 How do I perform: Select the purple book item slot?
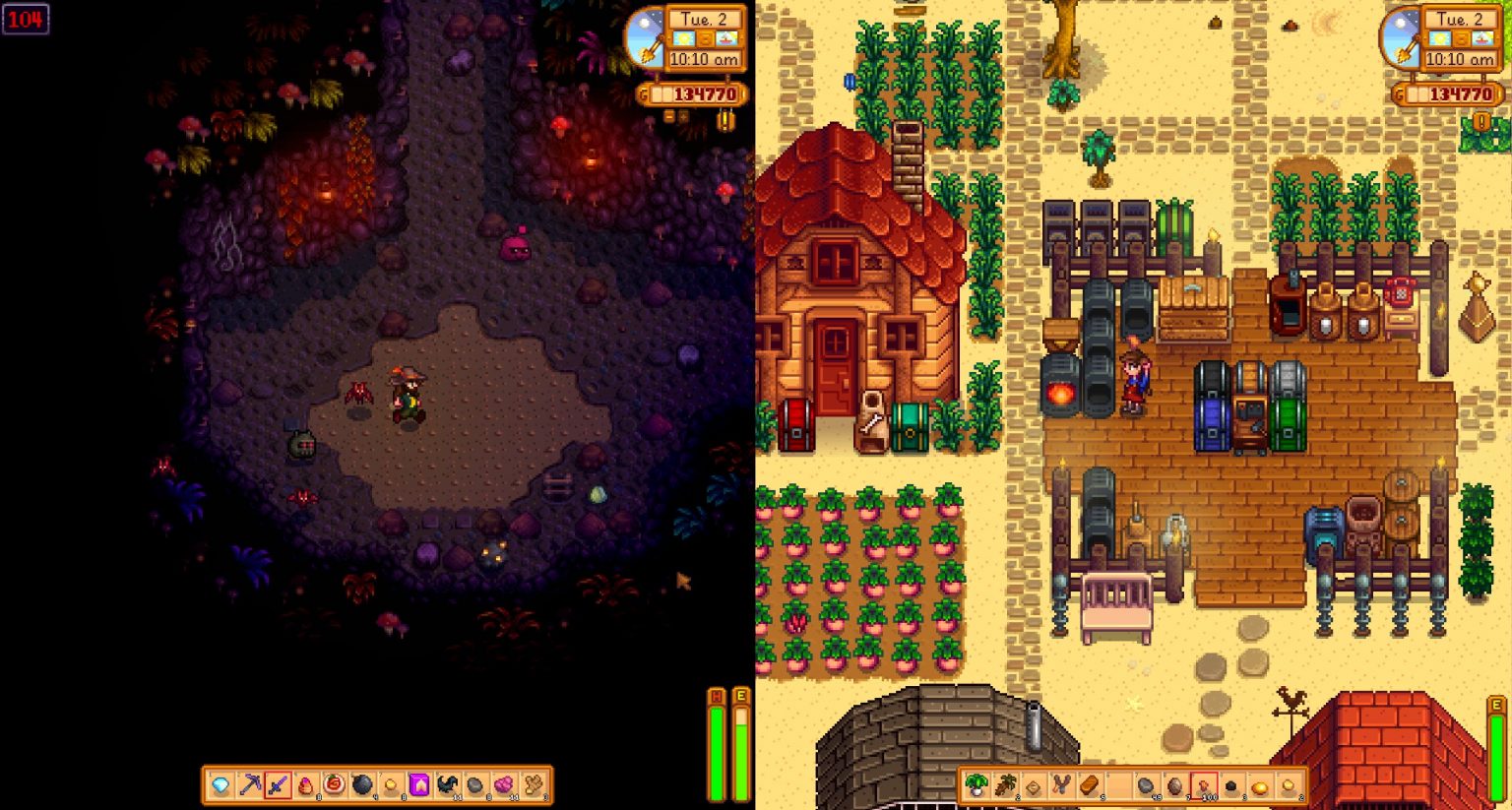(x=419, y=785)
